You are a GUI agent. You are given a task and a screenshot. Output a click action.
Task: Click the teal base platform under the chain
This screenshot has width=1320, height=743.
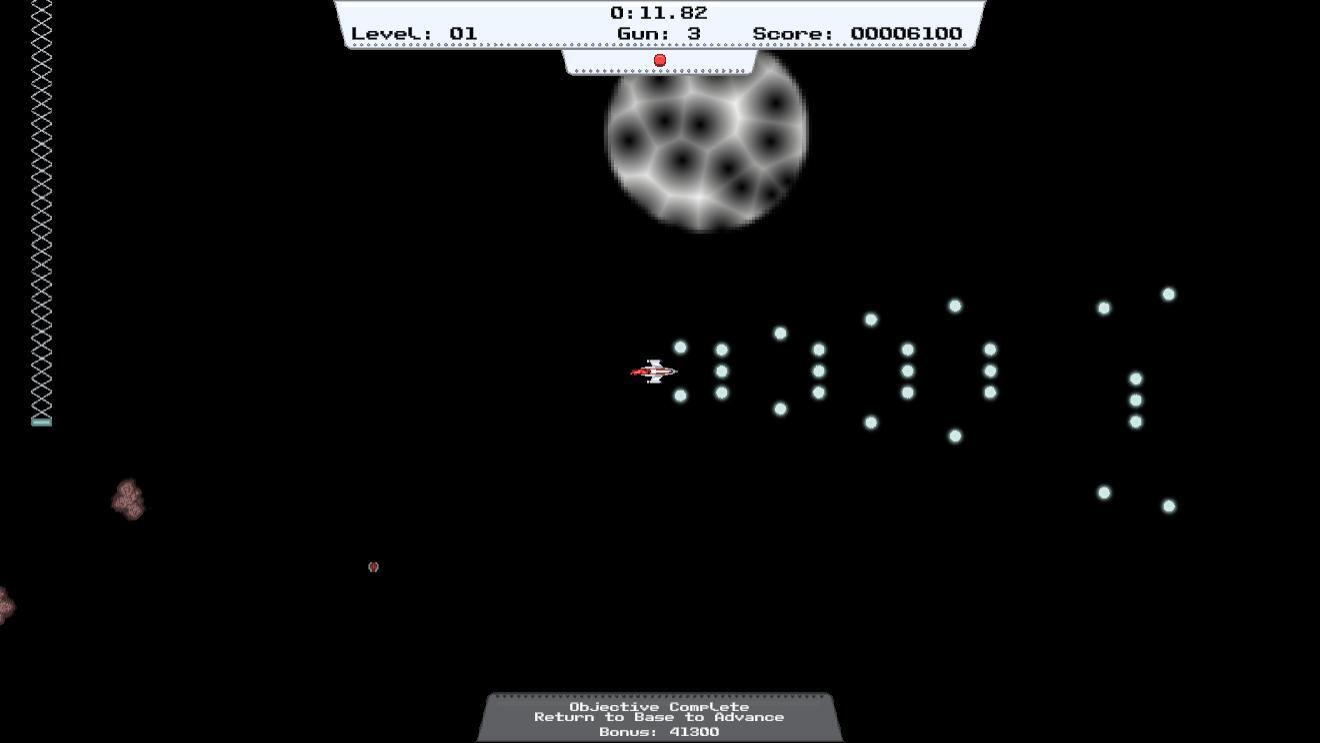click(x=41, y=420)
